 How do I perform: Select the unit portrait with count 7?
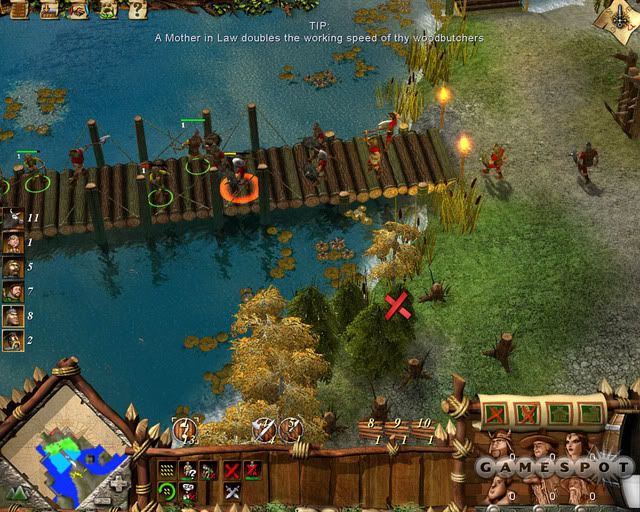13,291
